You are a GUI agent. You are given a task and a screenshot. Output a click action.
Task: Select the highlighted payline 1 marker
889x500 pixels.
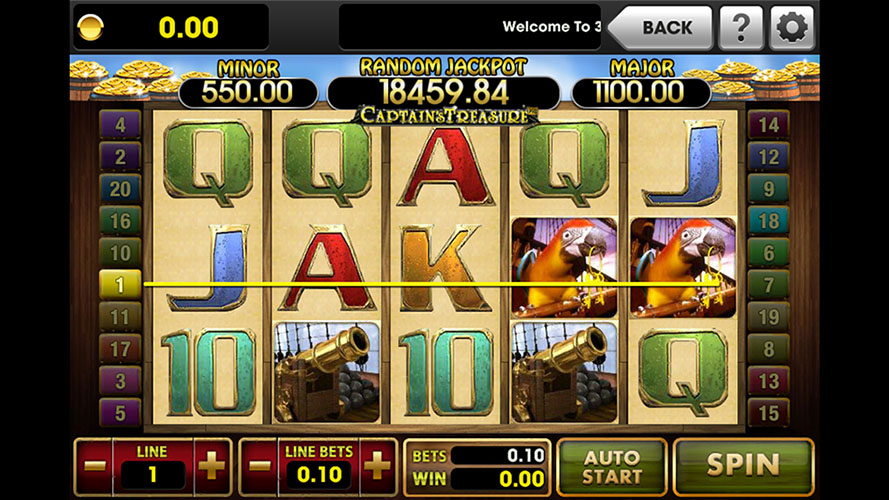120,285
